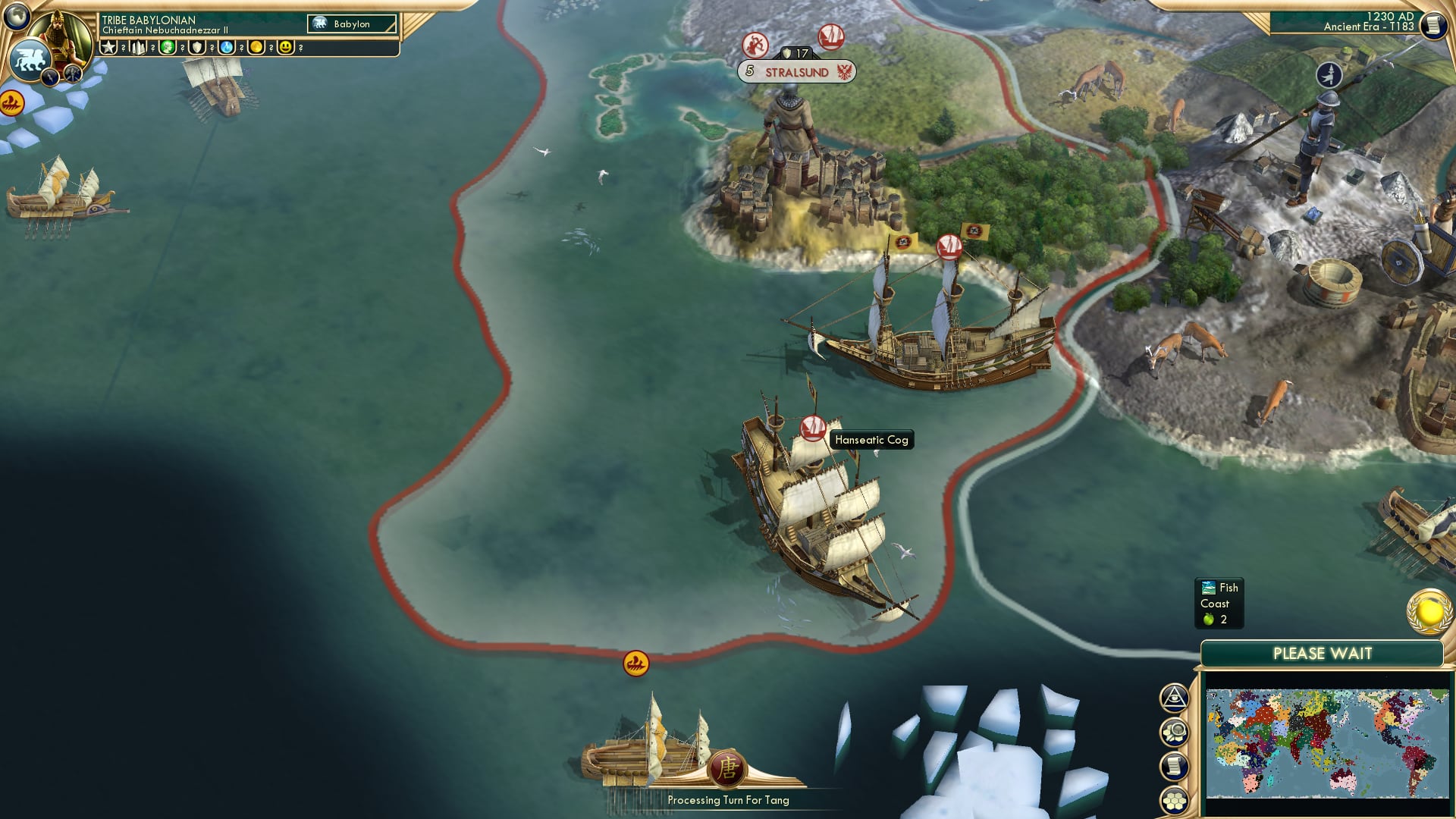Select the military shield icon

pyautogui.click(x=197, y=48)
